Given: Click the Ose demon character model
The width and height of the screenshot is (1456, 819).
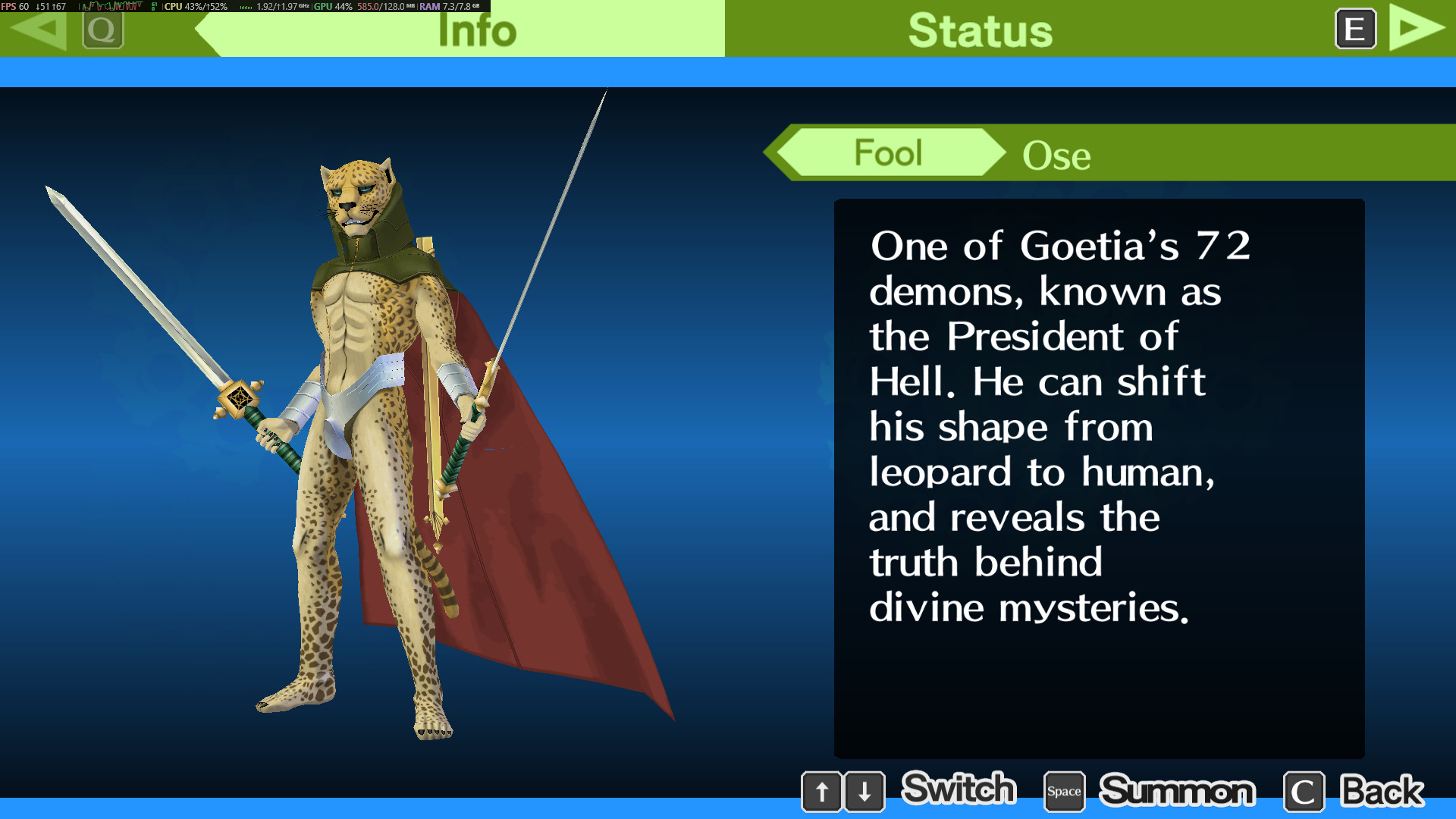Looking at the screenshot, I should point(364,417).
